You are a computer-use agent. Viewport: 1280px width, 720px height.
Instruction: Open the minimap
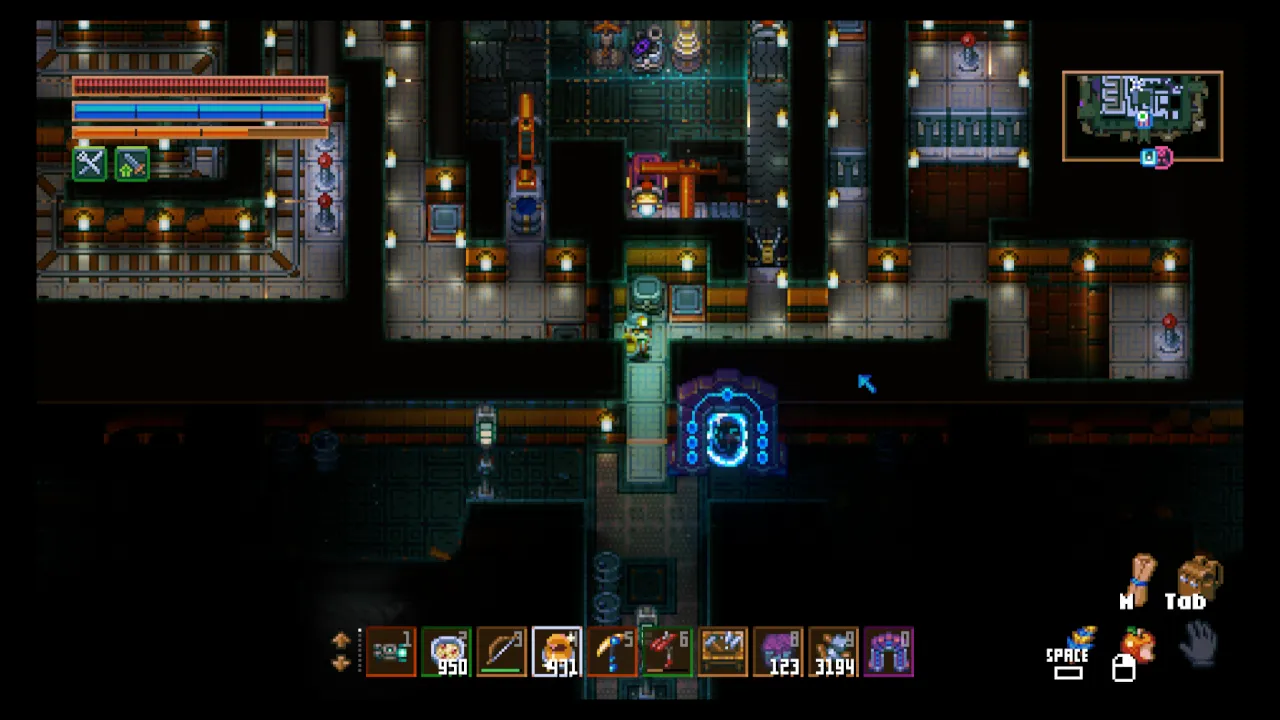coord(1142,116)
